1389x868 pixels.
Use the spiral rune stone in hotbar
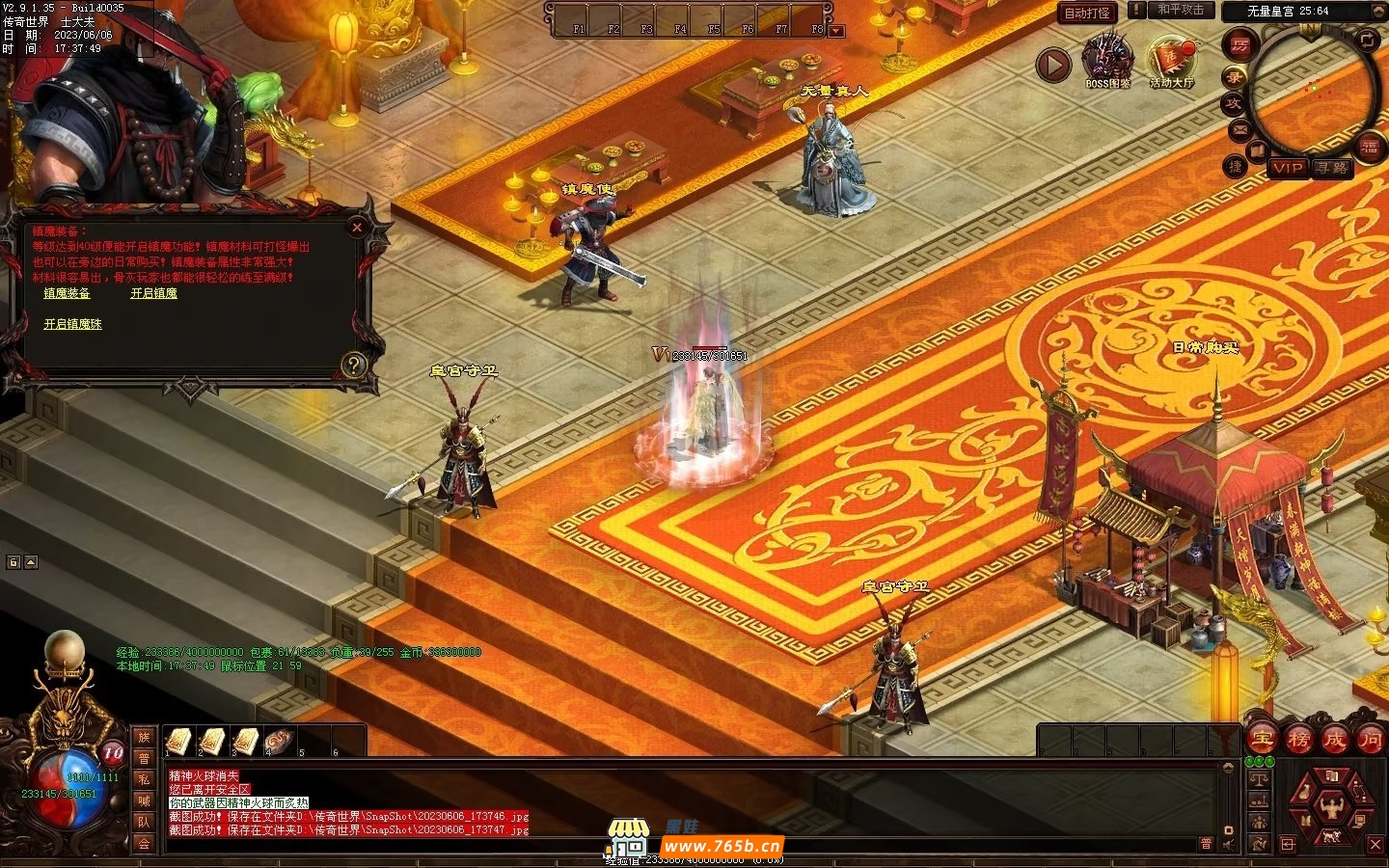point(280,741)
